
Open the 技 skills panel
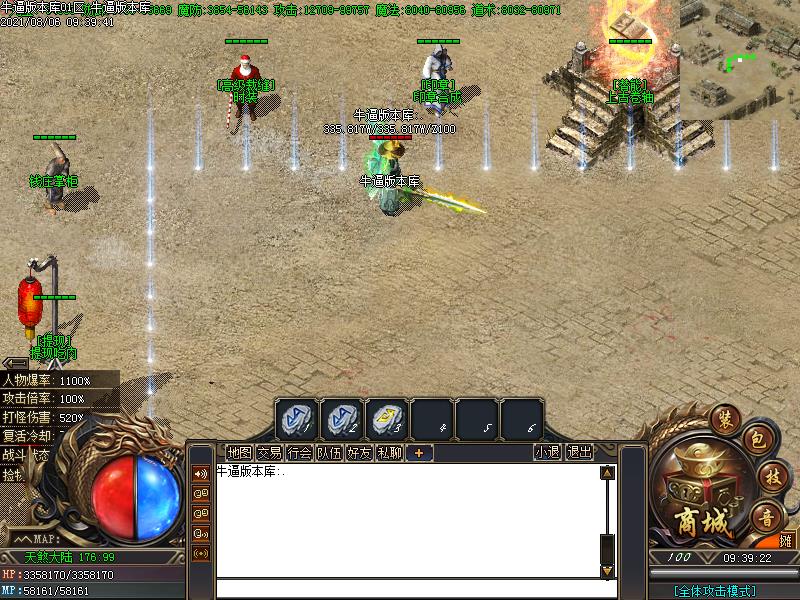click(769, 478)
